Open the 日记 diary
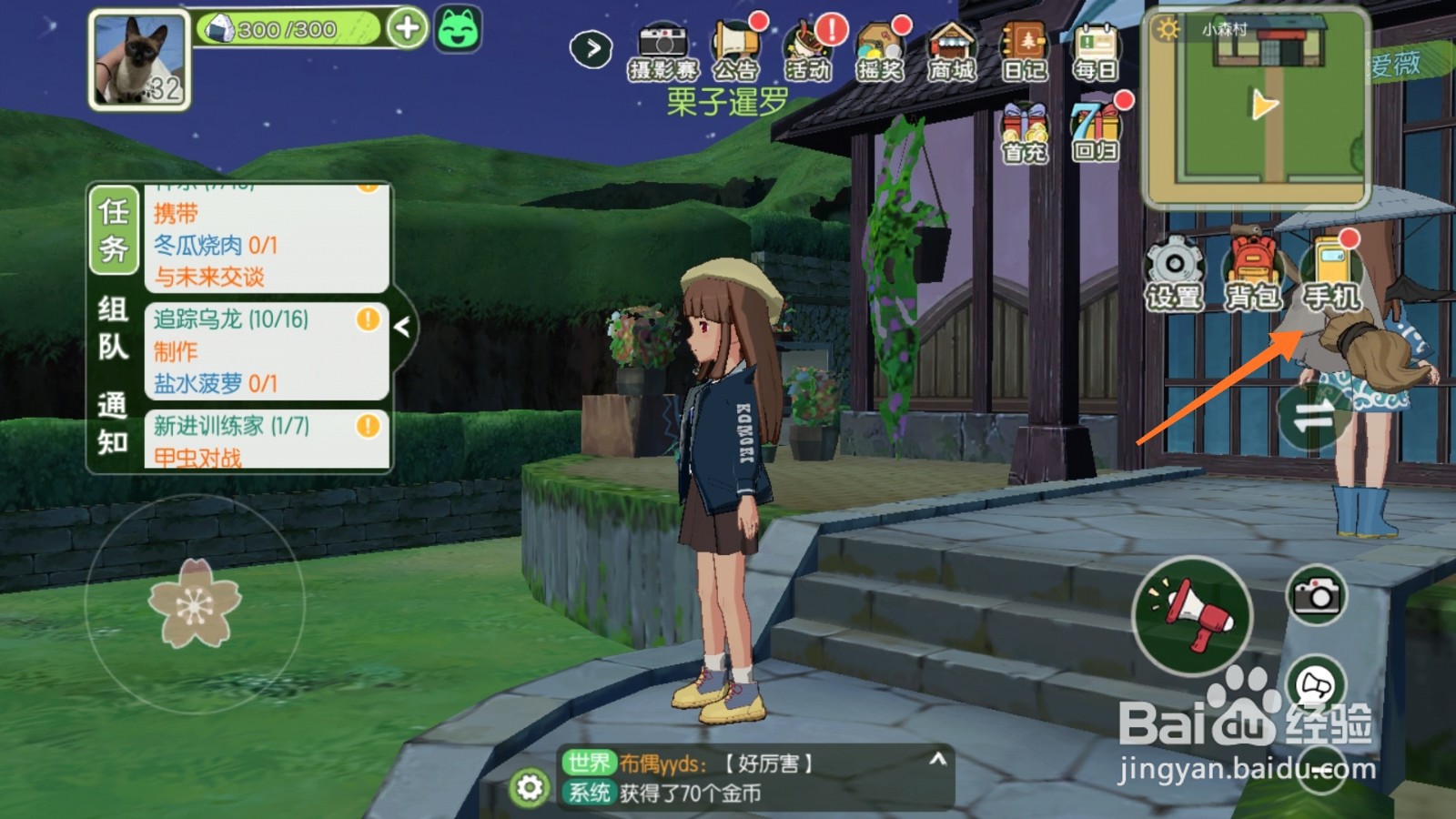 (1025, 52)
